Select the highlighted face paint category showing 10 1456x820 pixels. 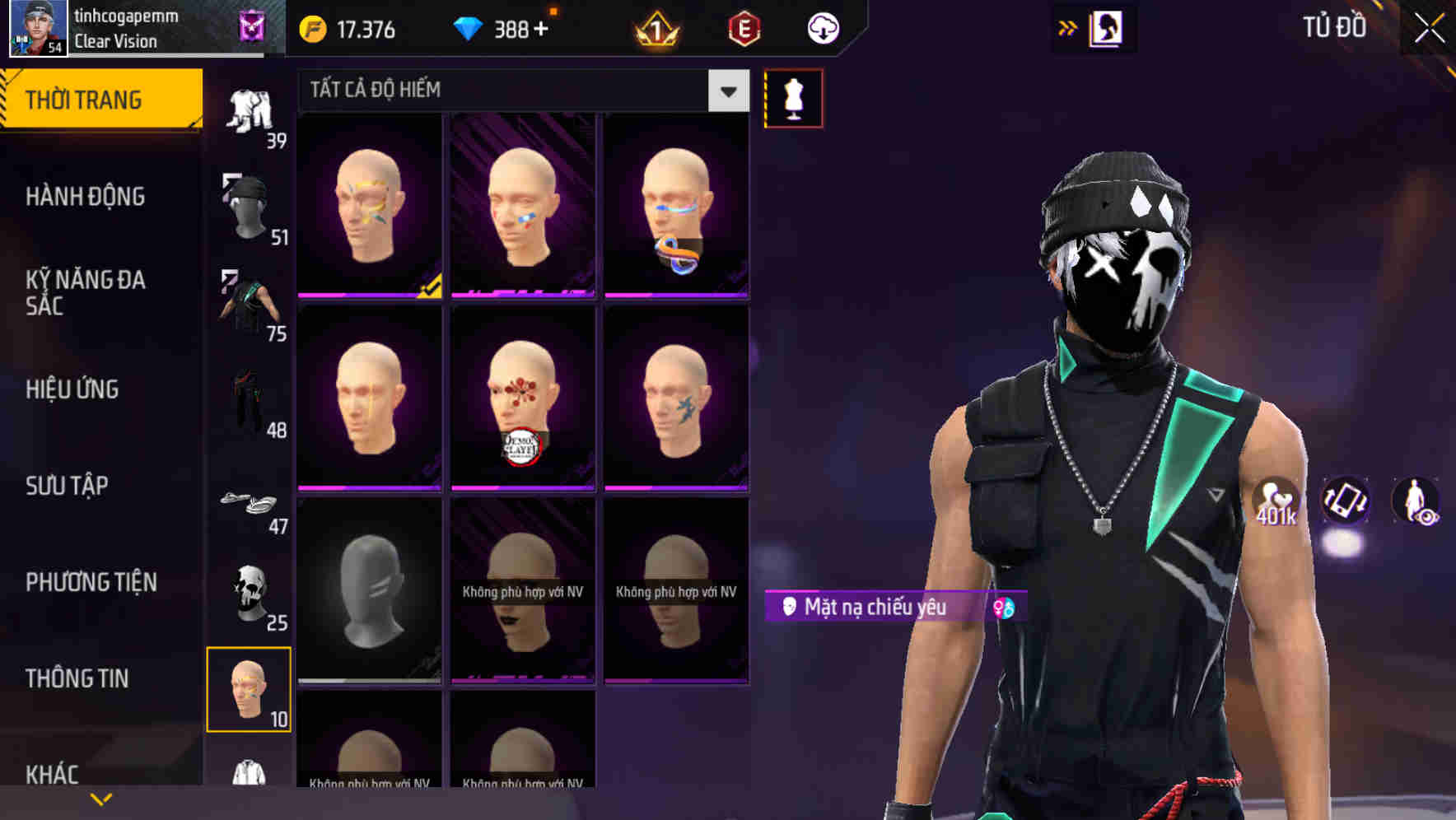point(250,690)
